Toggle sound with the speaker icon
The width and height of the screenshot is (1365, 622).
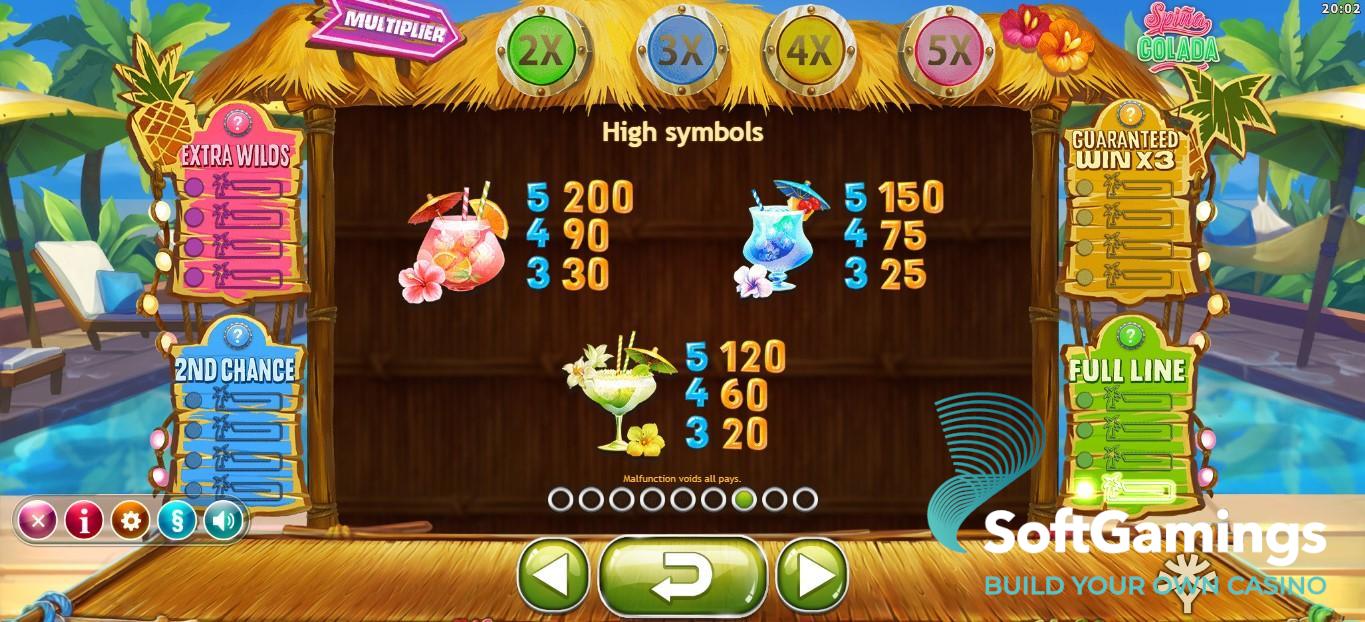click(x=223, y=520)
